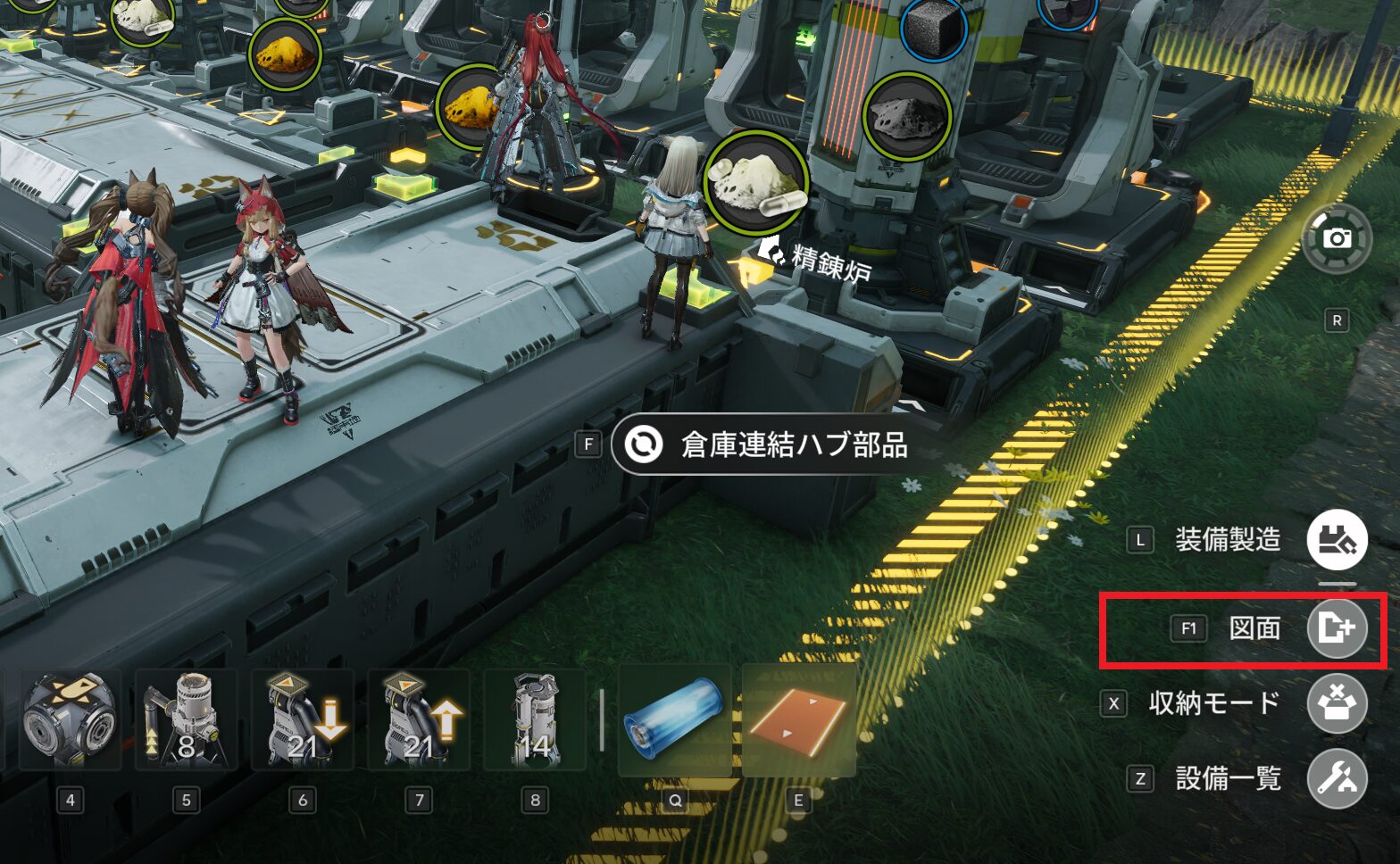Screen dimensions: 1400x864
Task: Open the 設備一覧 facility list
Action: [x=1337, y=778]
